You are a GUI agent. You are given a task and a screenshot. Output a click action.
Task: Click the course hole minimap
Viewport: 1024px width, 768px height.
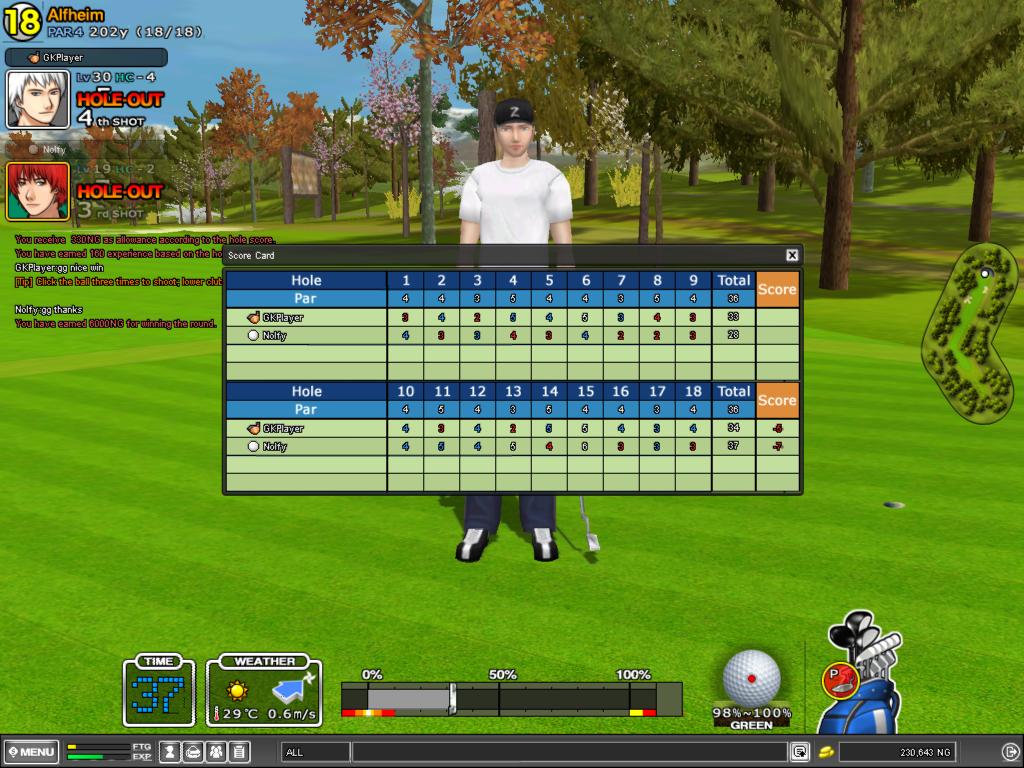tap(967, 332)
